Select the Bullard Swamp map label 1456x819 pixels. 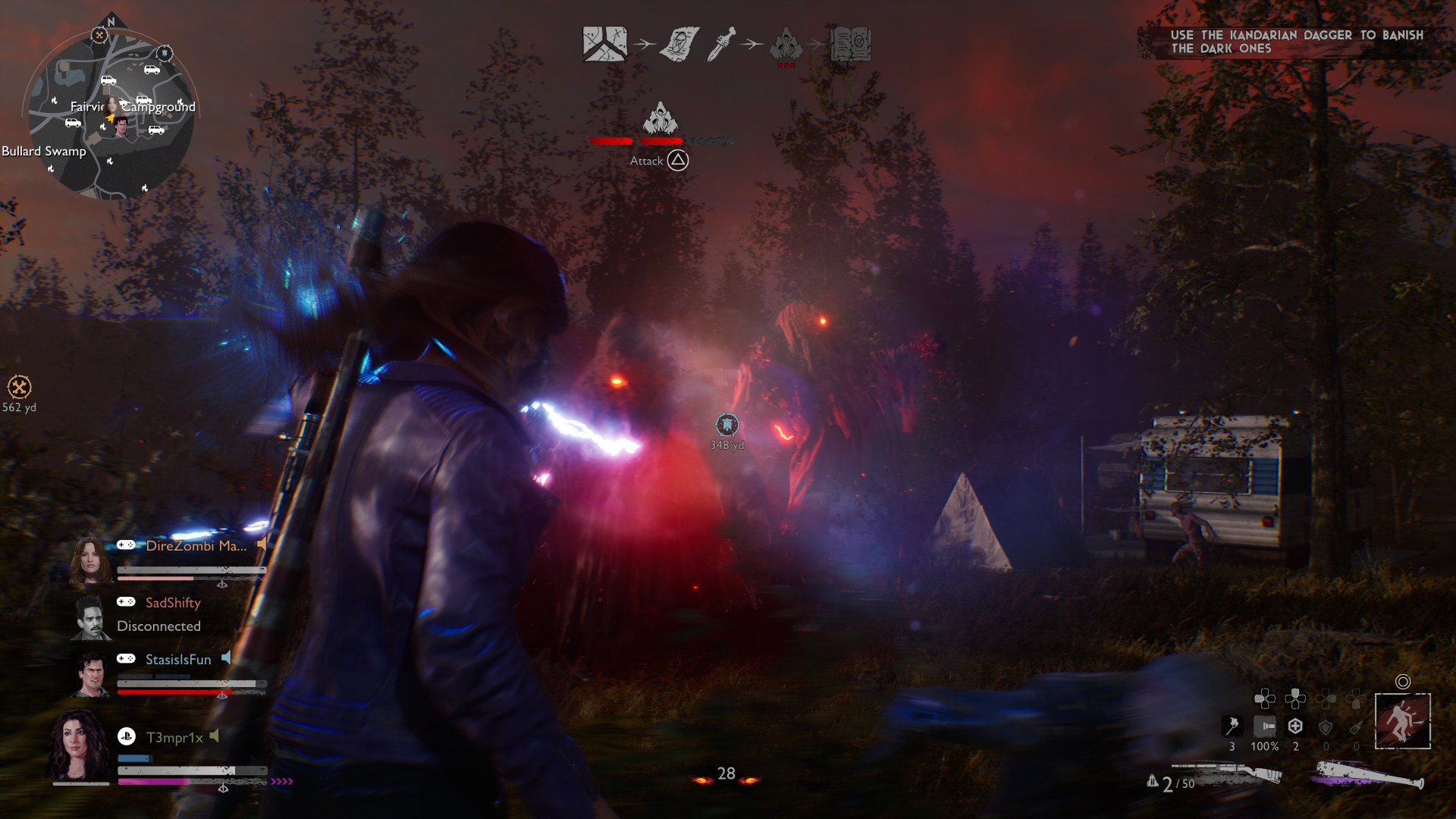[43, 151]
